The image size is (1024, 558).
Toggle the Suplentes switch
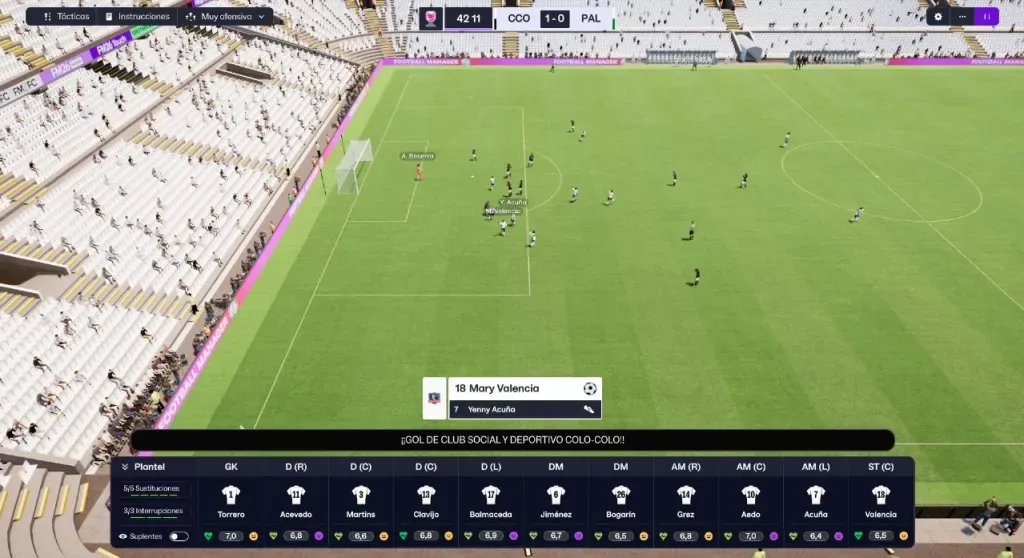(178, 536)
